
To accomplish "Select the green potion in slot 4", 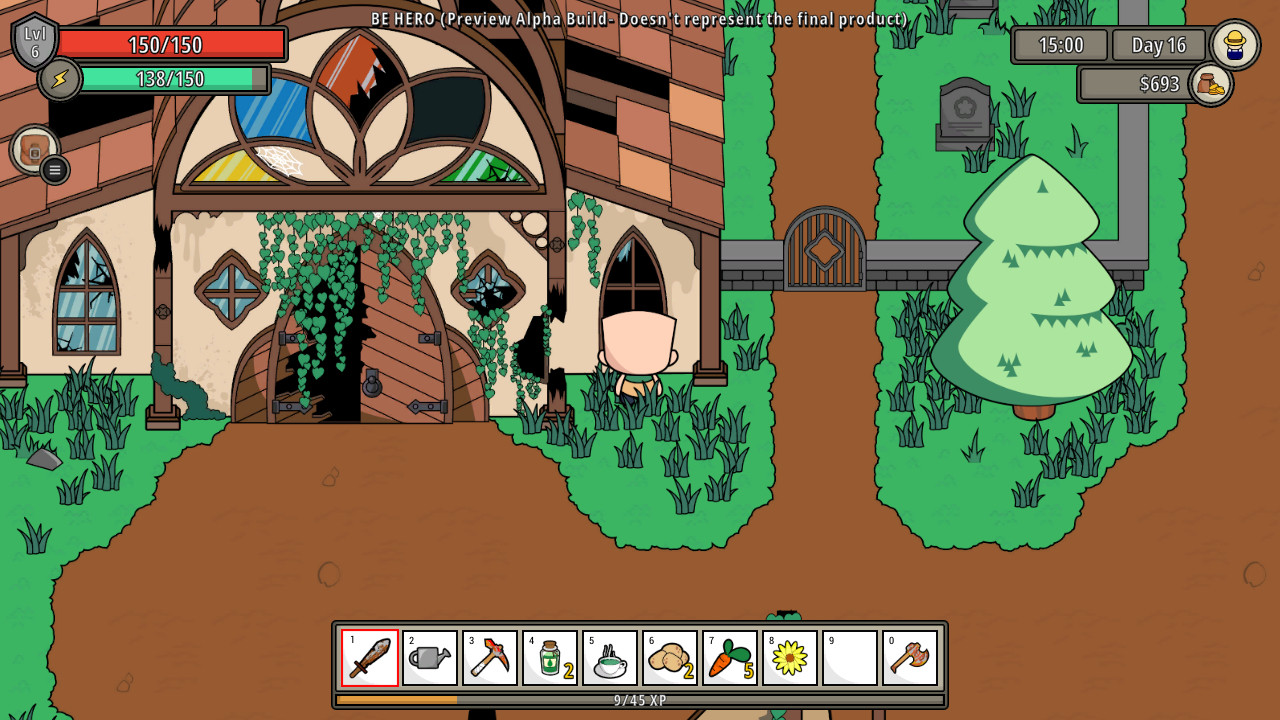I will click(x=549, y=657).
